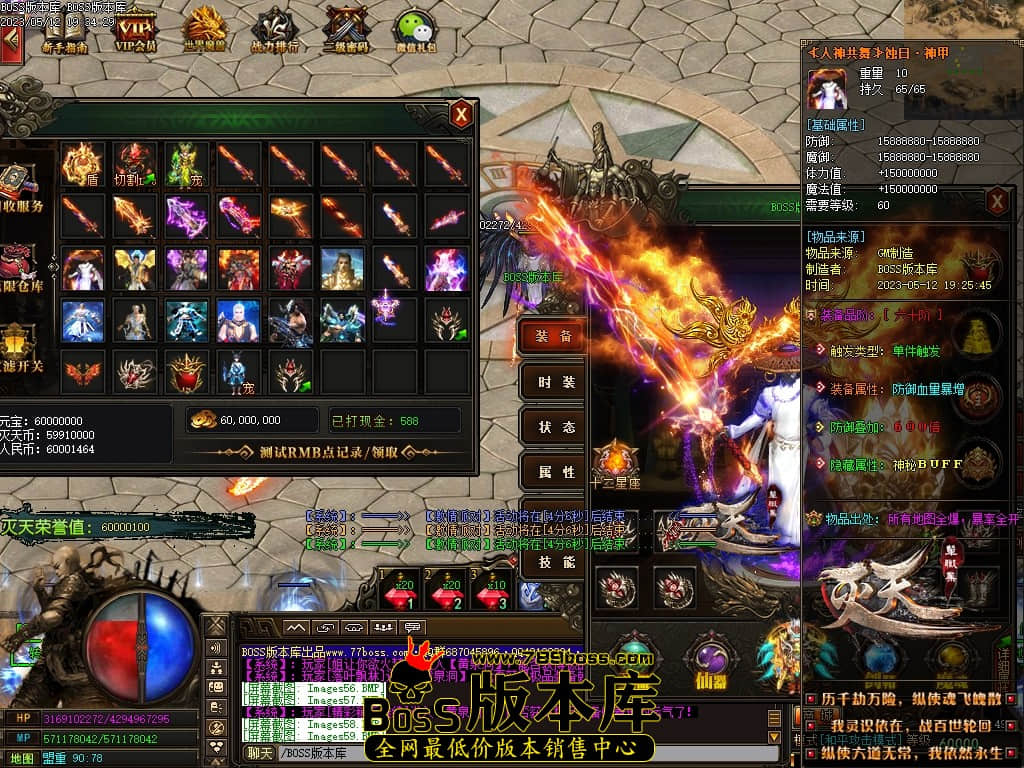
Task: Close the inventory bag window
Action: 461,114
